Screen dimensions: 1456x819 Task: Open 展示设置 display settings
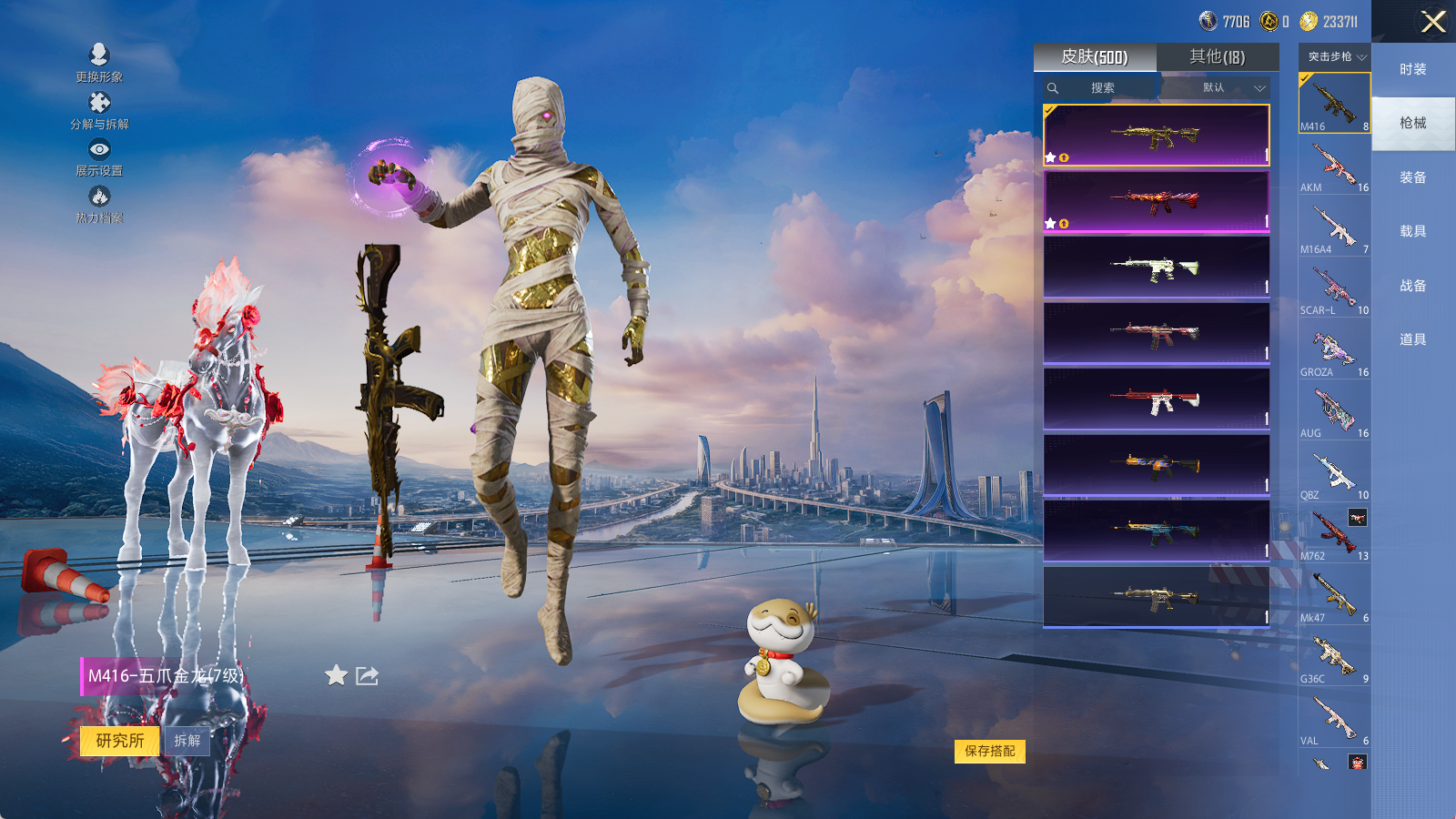click(99, 157)
